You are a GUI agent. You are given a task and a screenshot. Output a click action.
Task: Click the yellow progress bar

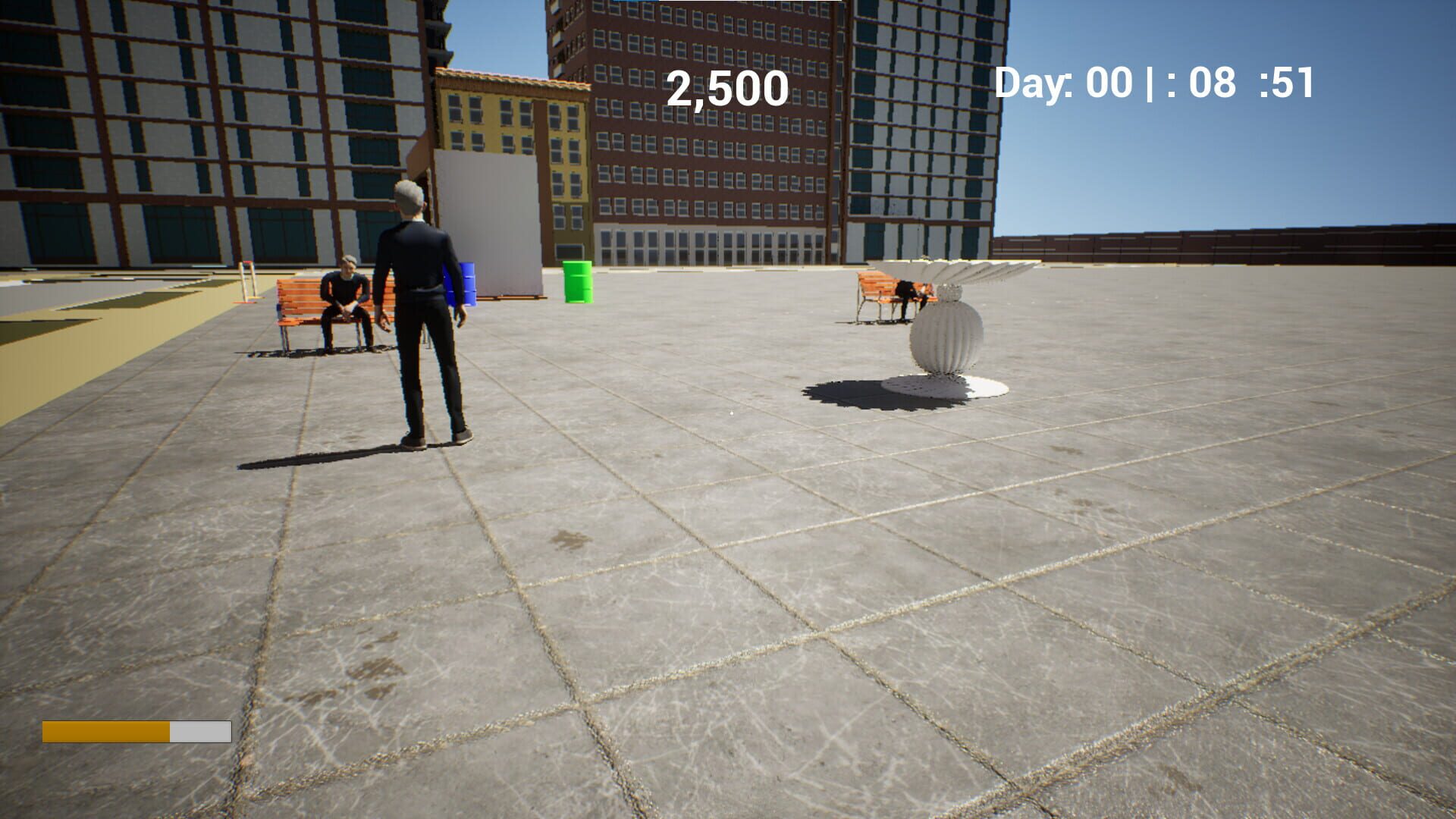106,733
